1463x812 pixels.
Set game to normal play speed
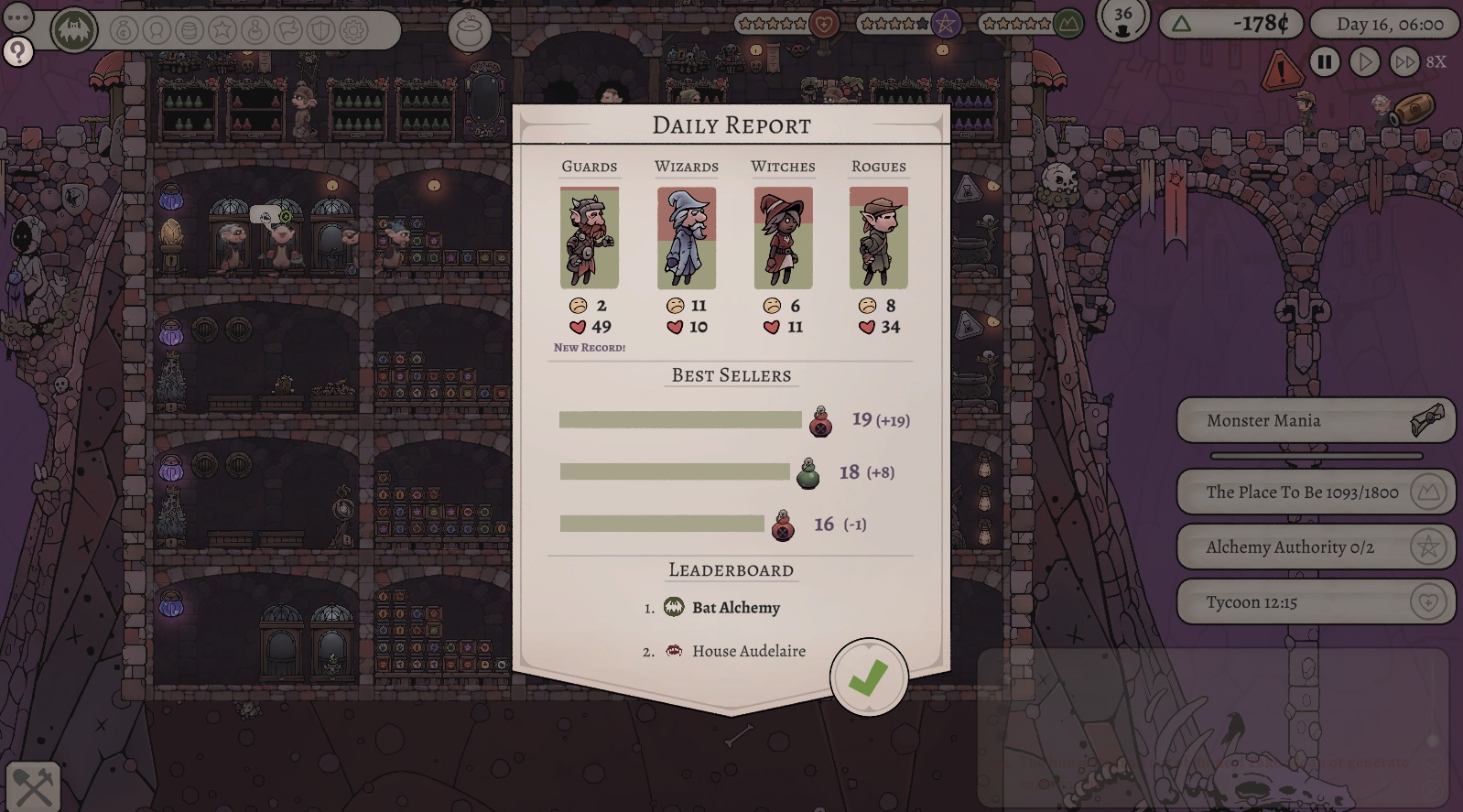pyautogui.click(x=1364, y=62)
